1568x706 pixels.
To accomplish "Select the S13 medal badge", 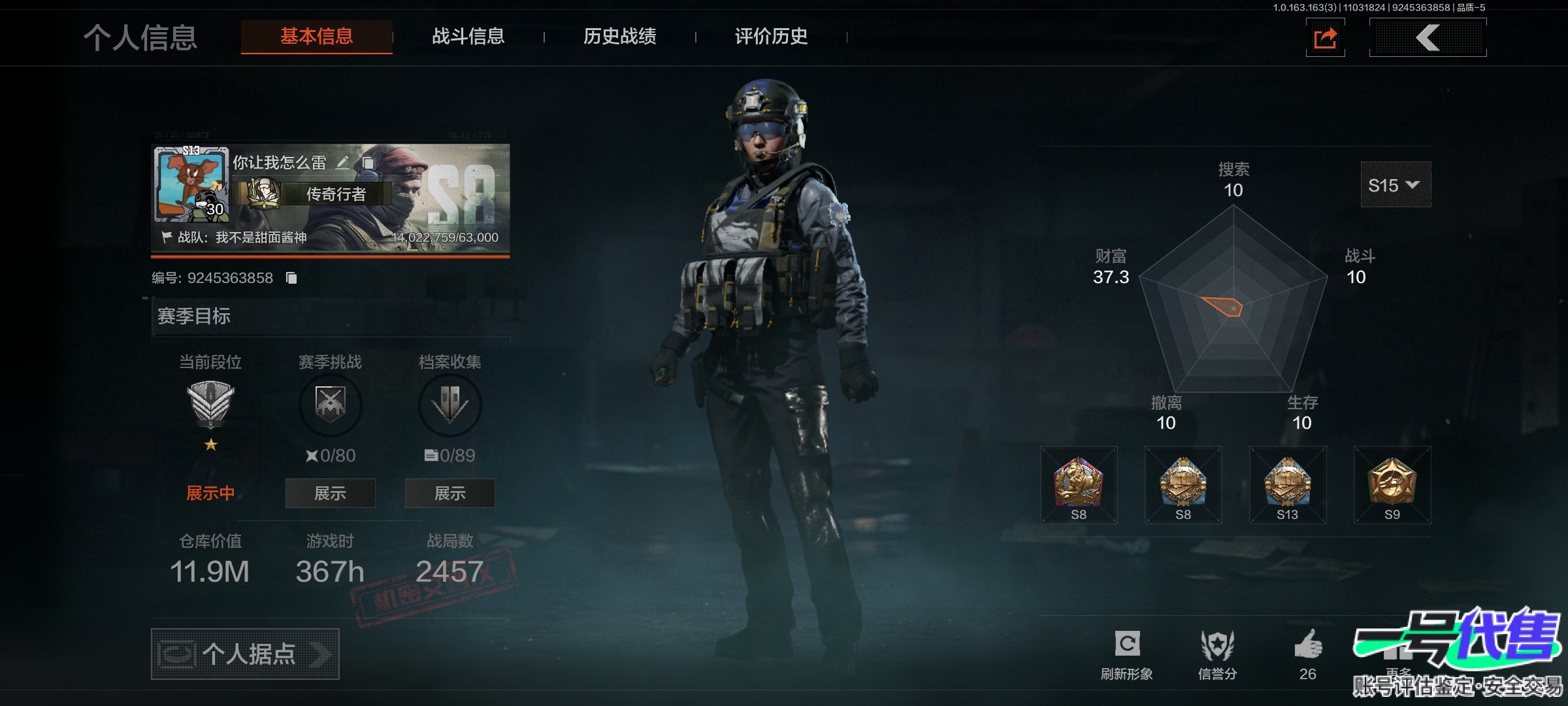I will coord(1287,484).
